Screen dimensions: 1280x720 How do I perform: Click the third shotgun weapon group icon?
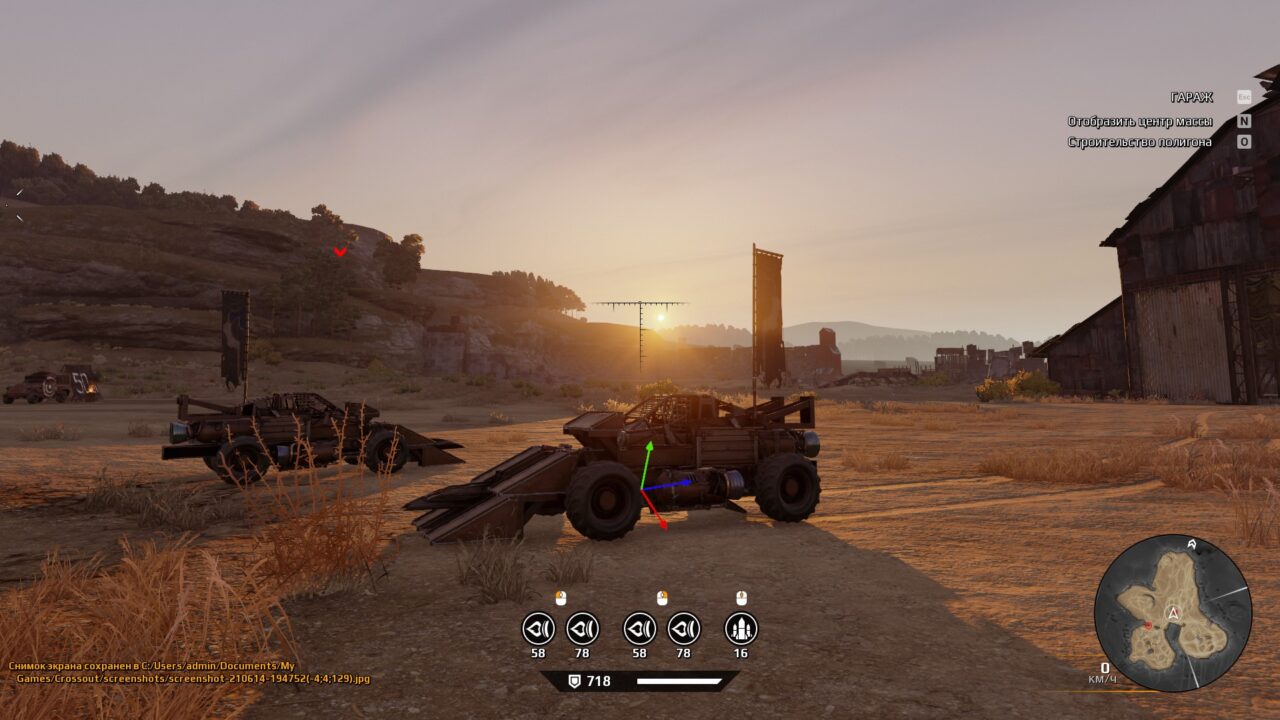(x=640, y=629)
